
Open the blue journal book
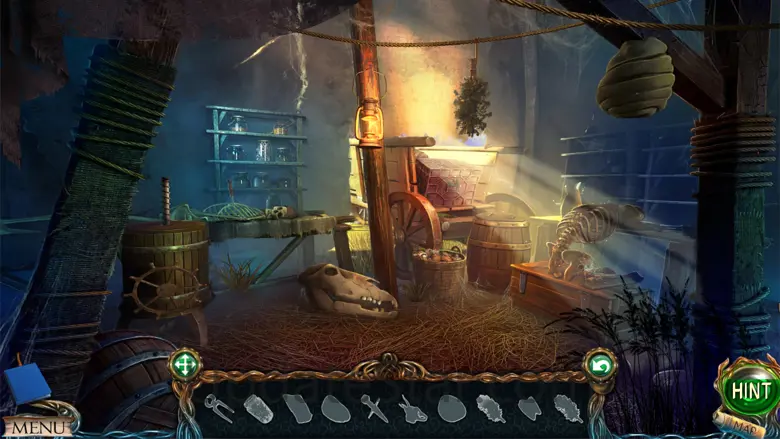click(26, 384)
